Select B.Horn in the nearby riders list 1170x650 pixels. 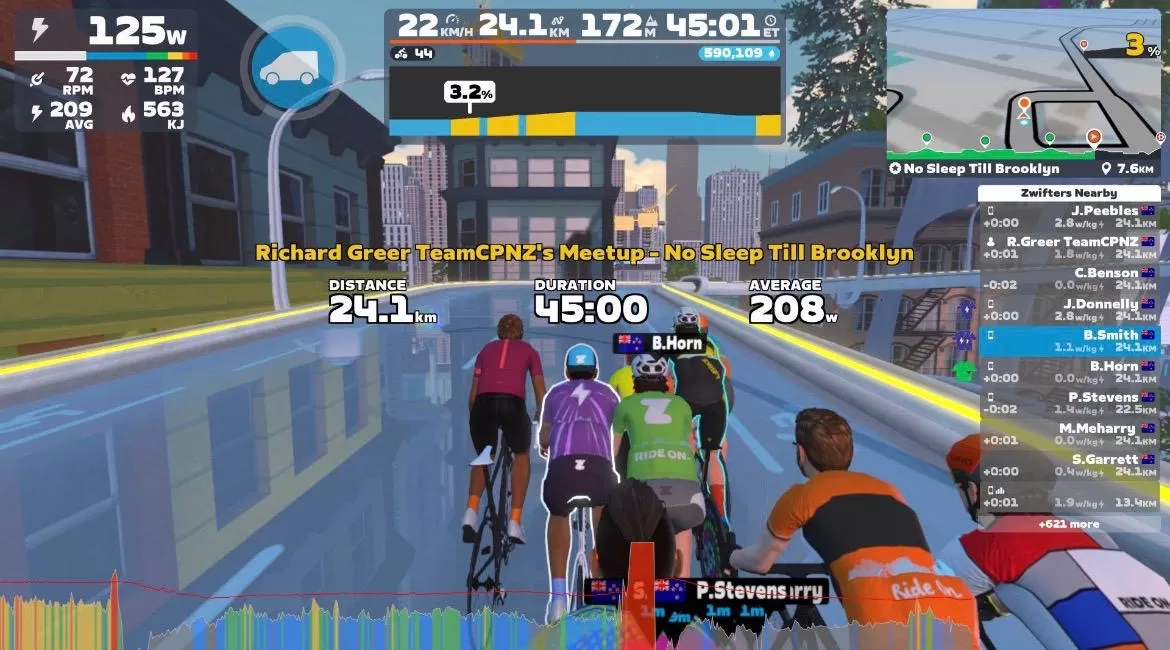point(1068,371)
